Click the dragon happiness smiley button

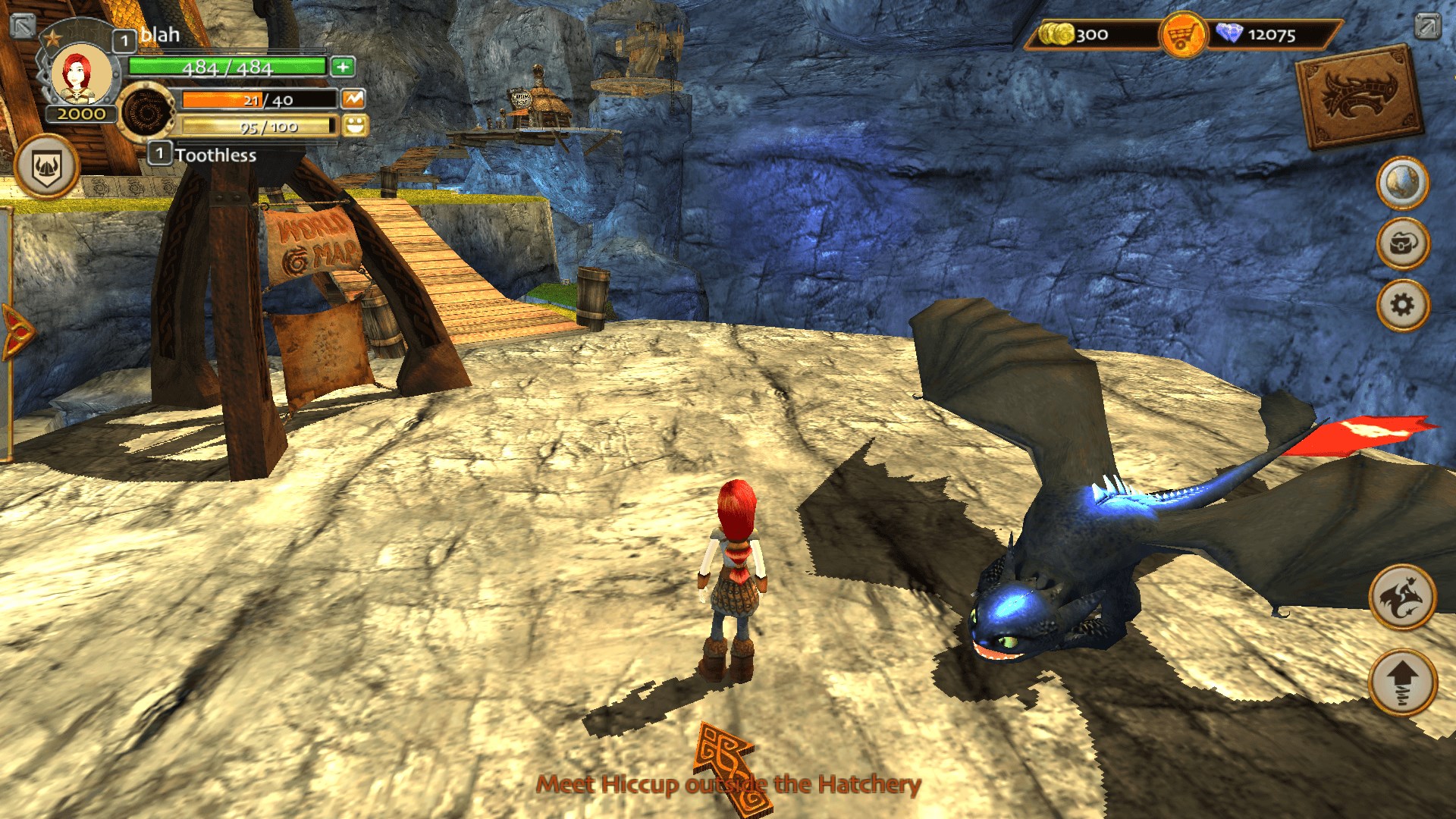tap(355, 125)
